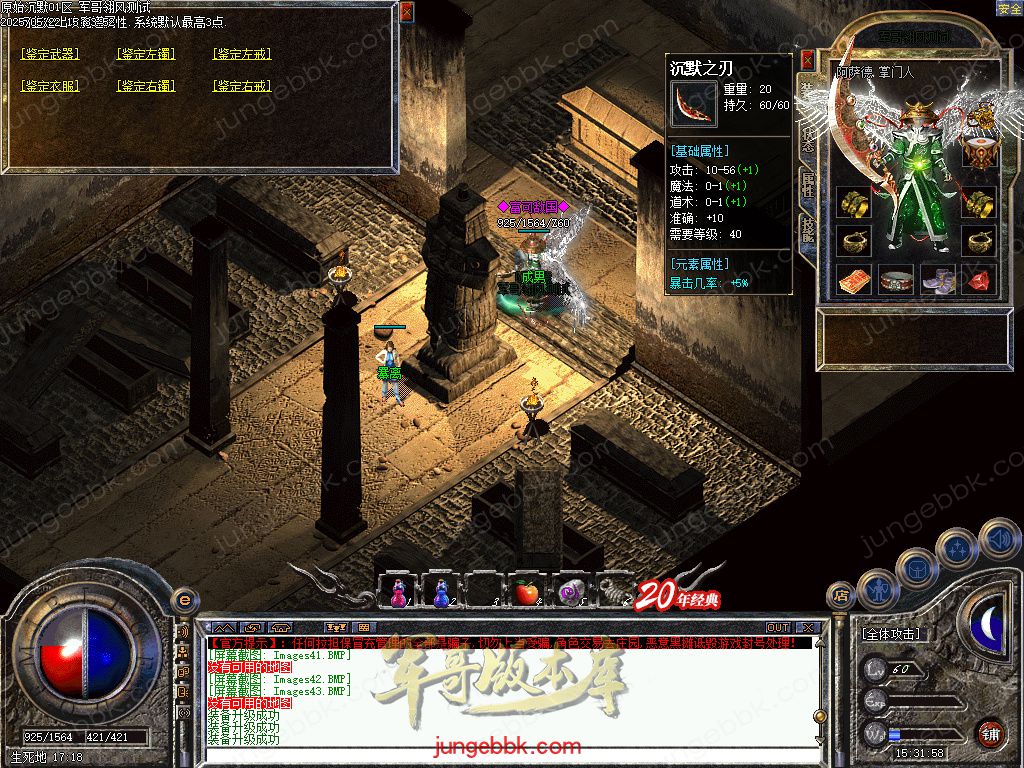Close the character equipment panel
Viewport: 1024px width, 768px height.
807,60
